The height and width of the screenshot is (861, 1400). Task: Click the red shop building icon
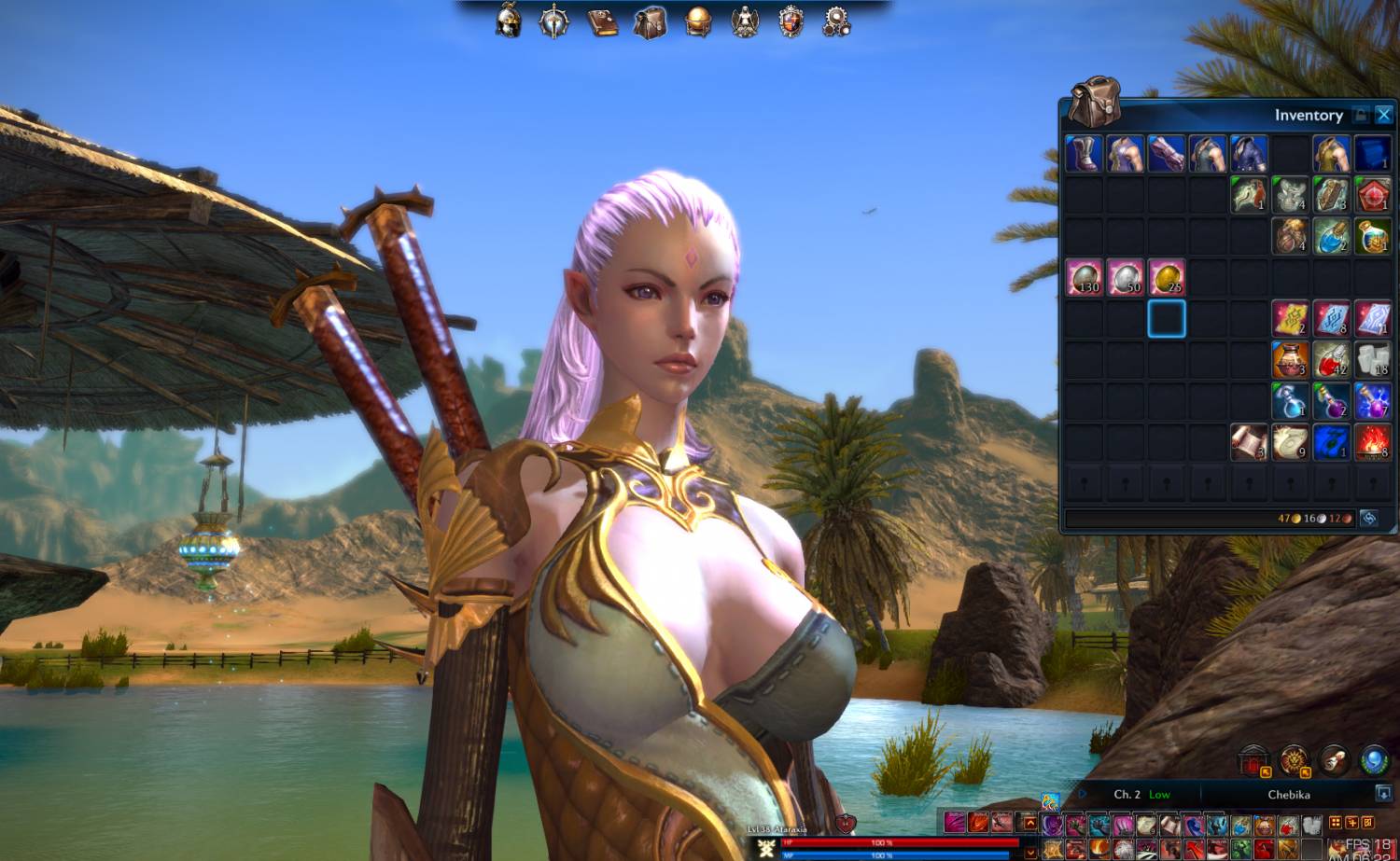(1253, 762)
